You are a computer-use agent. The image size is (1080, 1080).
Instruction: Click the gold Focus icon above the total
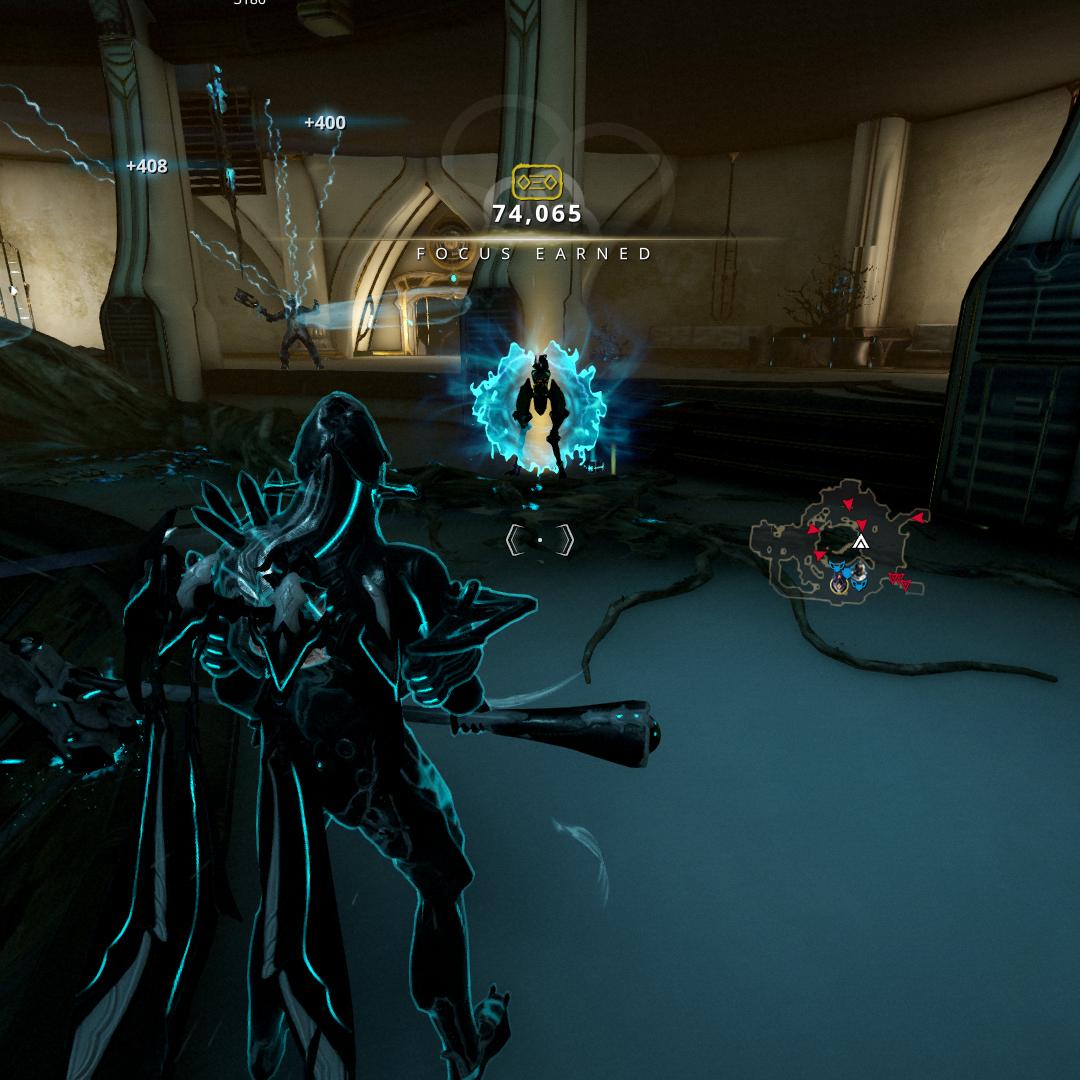point(537,182)
